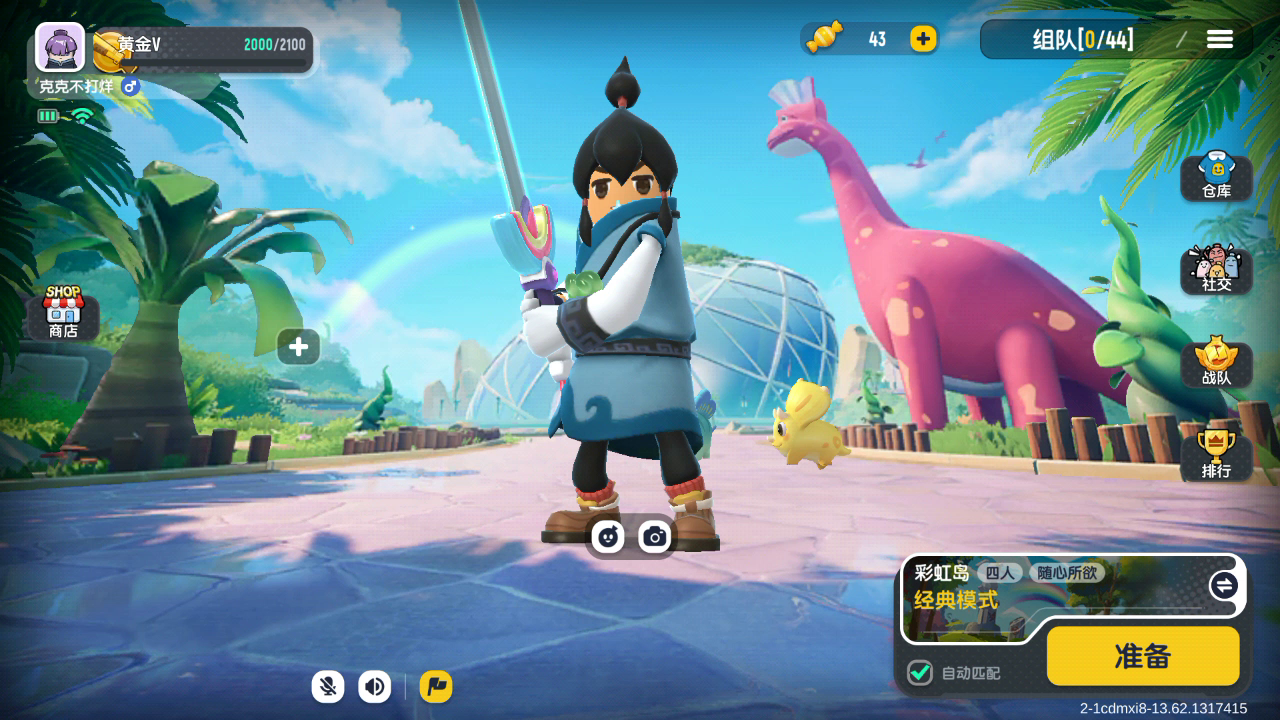Switch game mode with the swap arrows
Image resolution: width=1280 pixels, height=720 pixels.
click(1223, 585)
